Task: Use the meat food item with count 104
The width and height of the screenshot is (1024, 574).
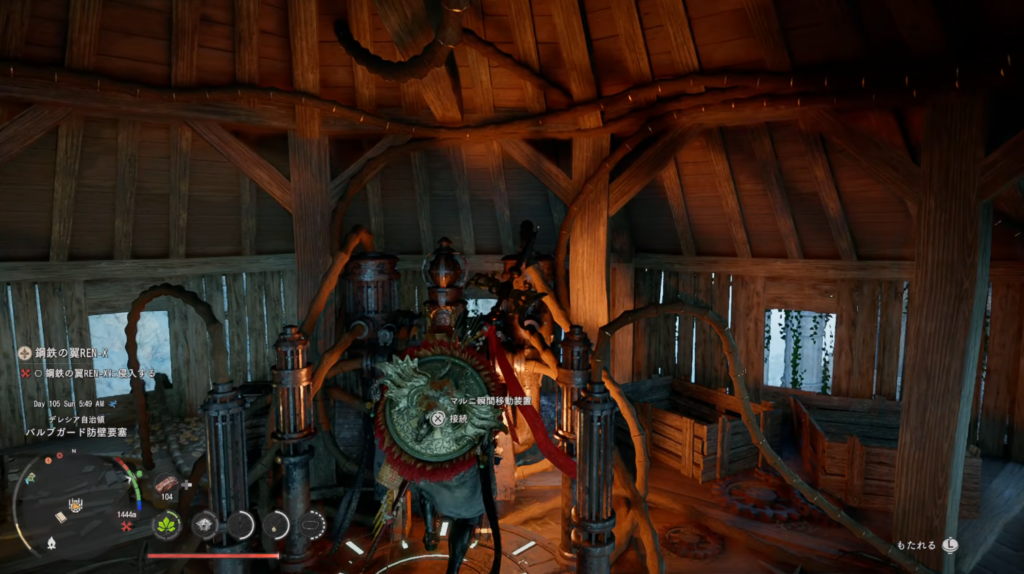Action: [x=166, y=484]
